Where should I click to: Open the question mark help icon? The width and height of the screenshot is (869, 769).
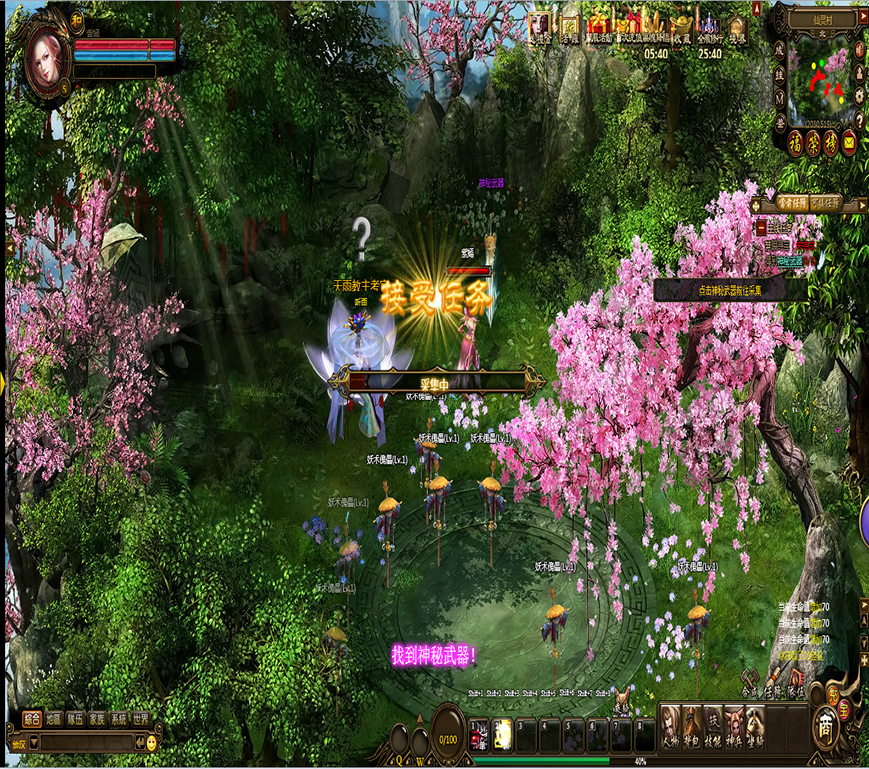(859, 120)
